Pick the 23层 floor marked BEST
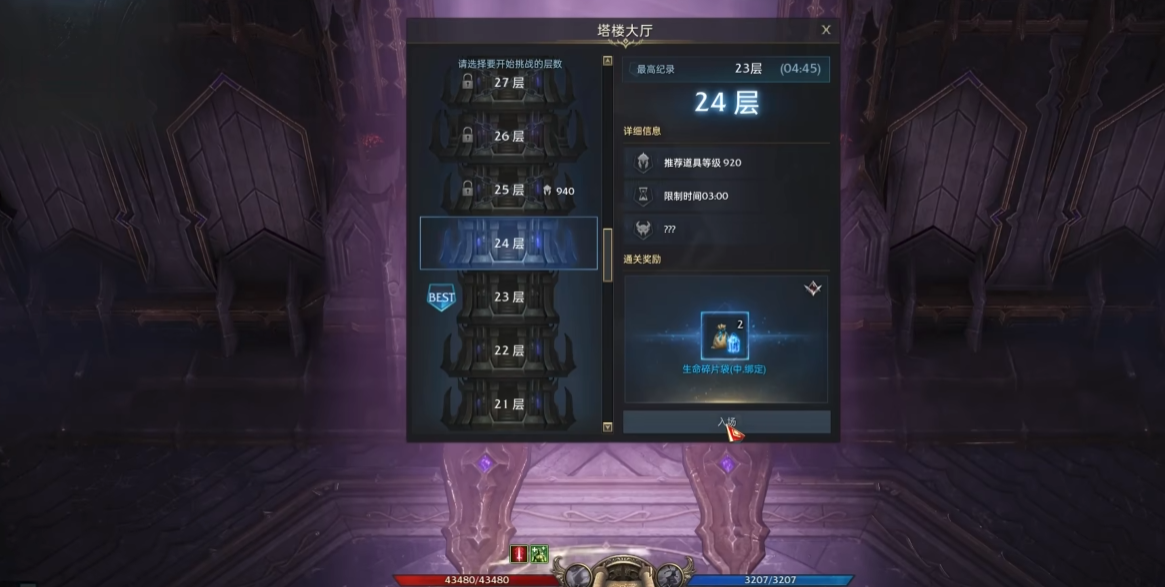This screenshot has height=587, width=1165. [x=509, y=297]
